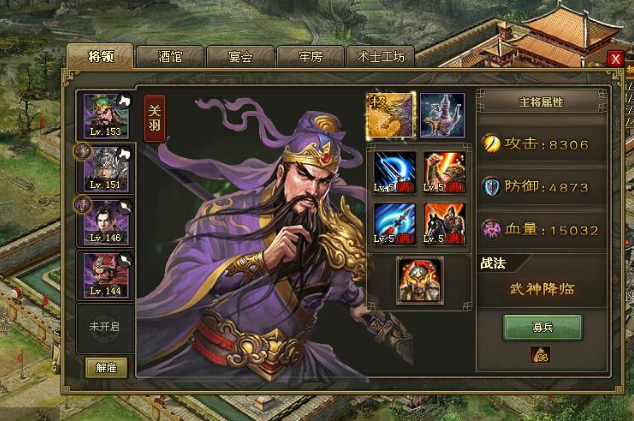The width and height of the screenshot is (634, 421).
Task: Select the blue spear thrust skill icon
Action: (x=393, y=223)
